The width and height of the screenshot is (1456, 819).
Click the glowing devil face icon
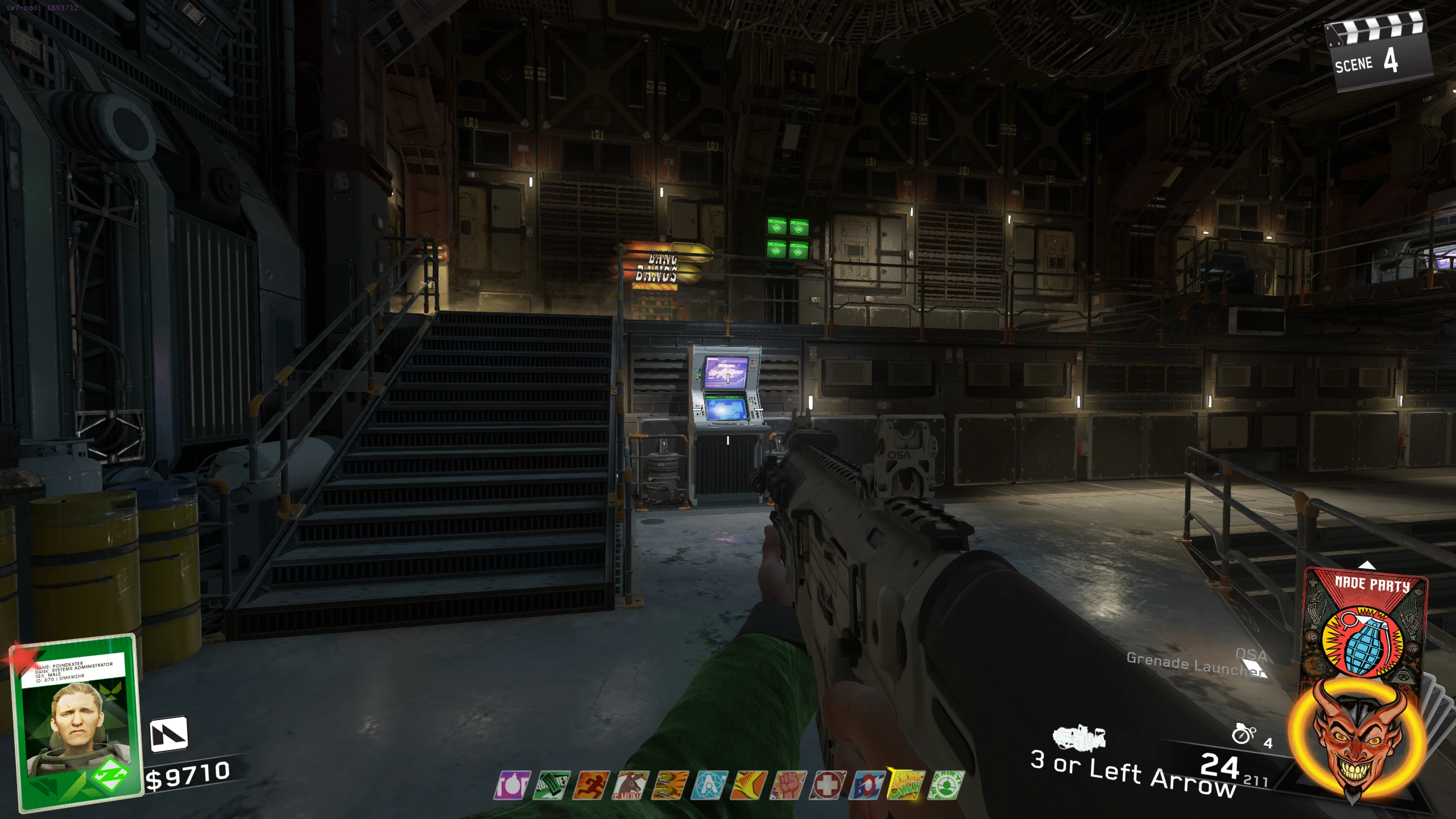[1357, 739]
